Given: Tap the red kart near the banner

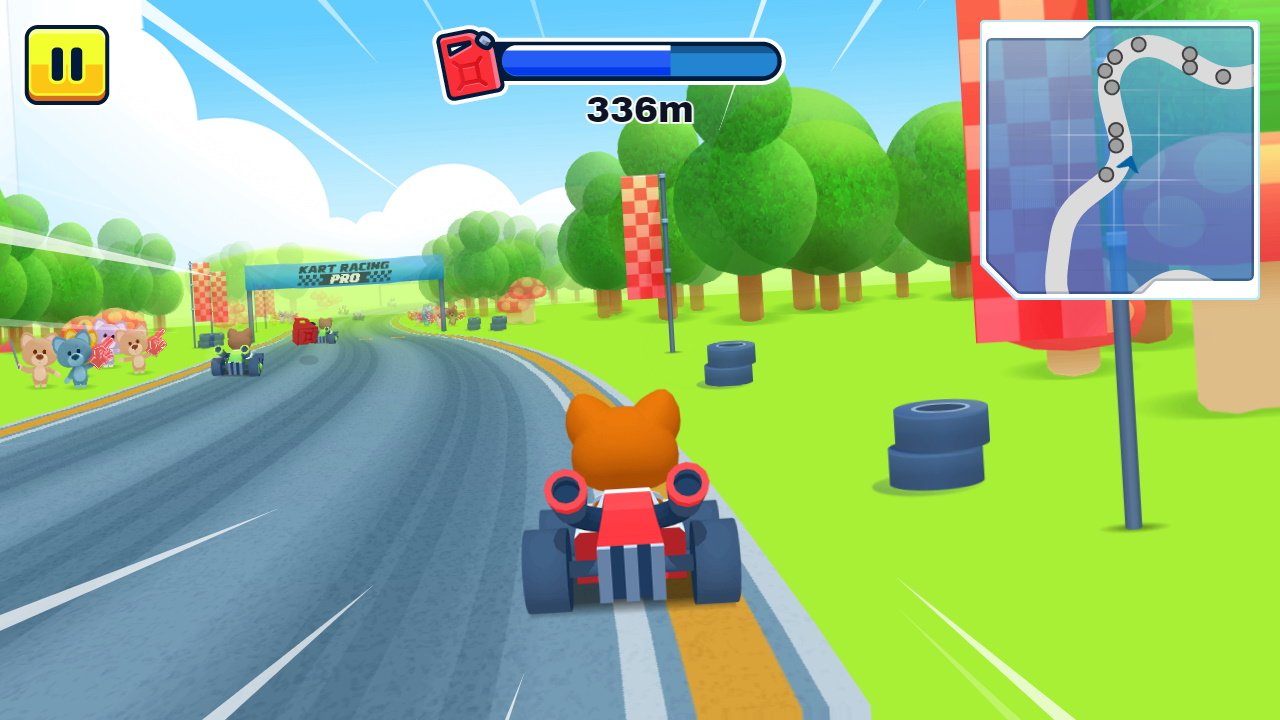Looking at the screenshot, I should (305, 333).
